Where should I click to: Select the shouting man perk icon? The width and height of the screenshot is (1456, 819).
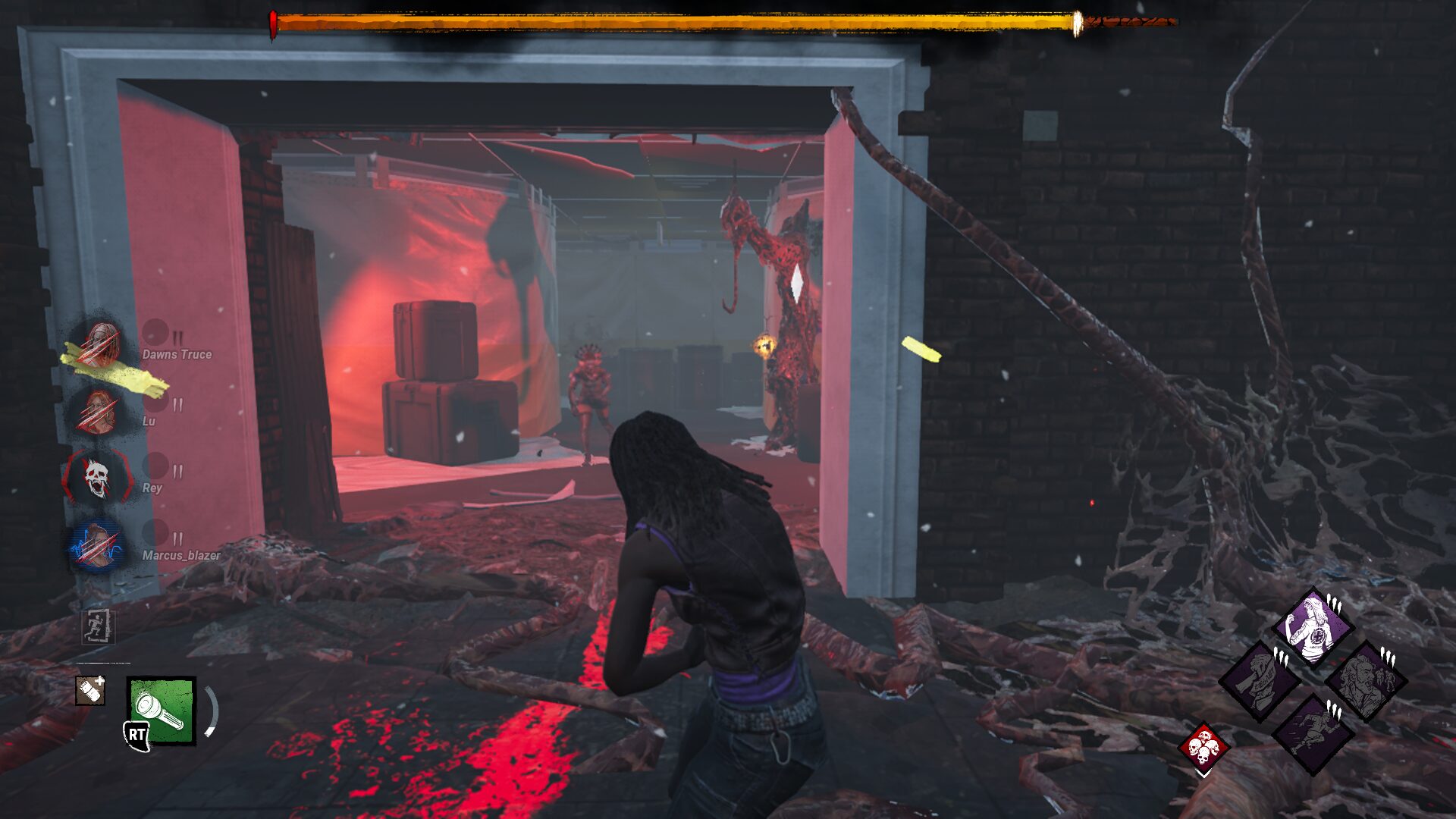click(x=1365, y=680)
